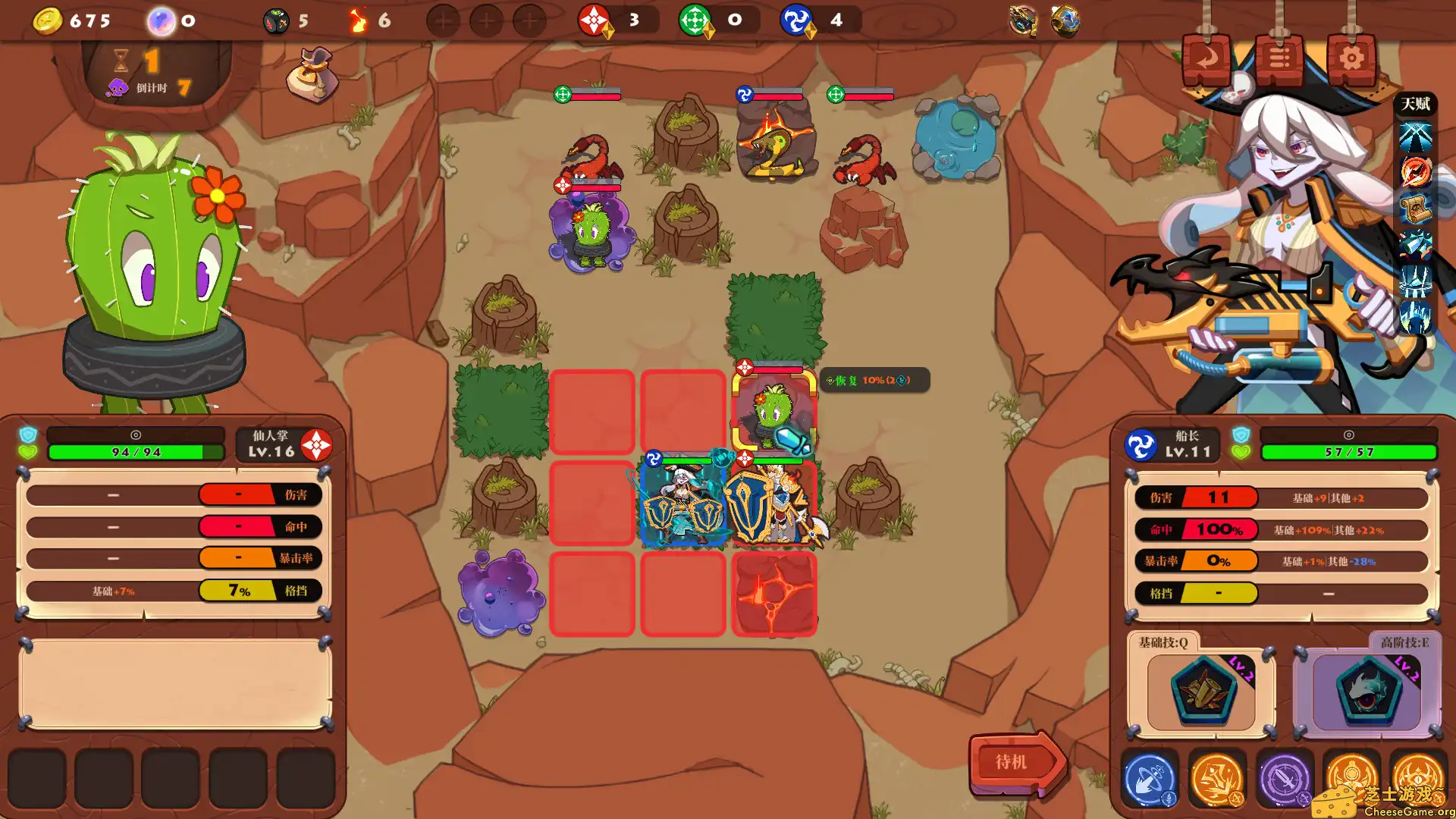The width and height of the screenshot is (1456, 819).
Task: Select the blue hand-swirl skill icon
Action: click(x=1150, y=778)
